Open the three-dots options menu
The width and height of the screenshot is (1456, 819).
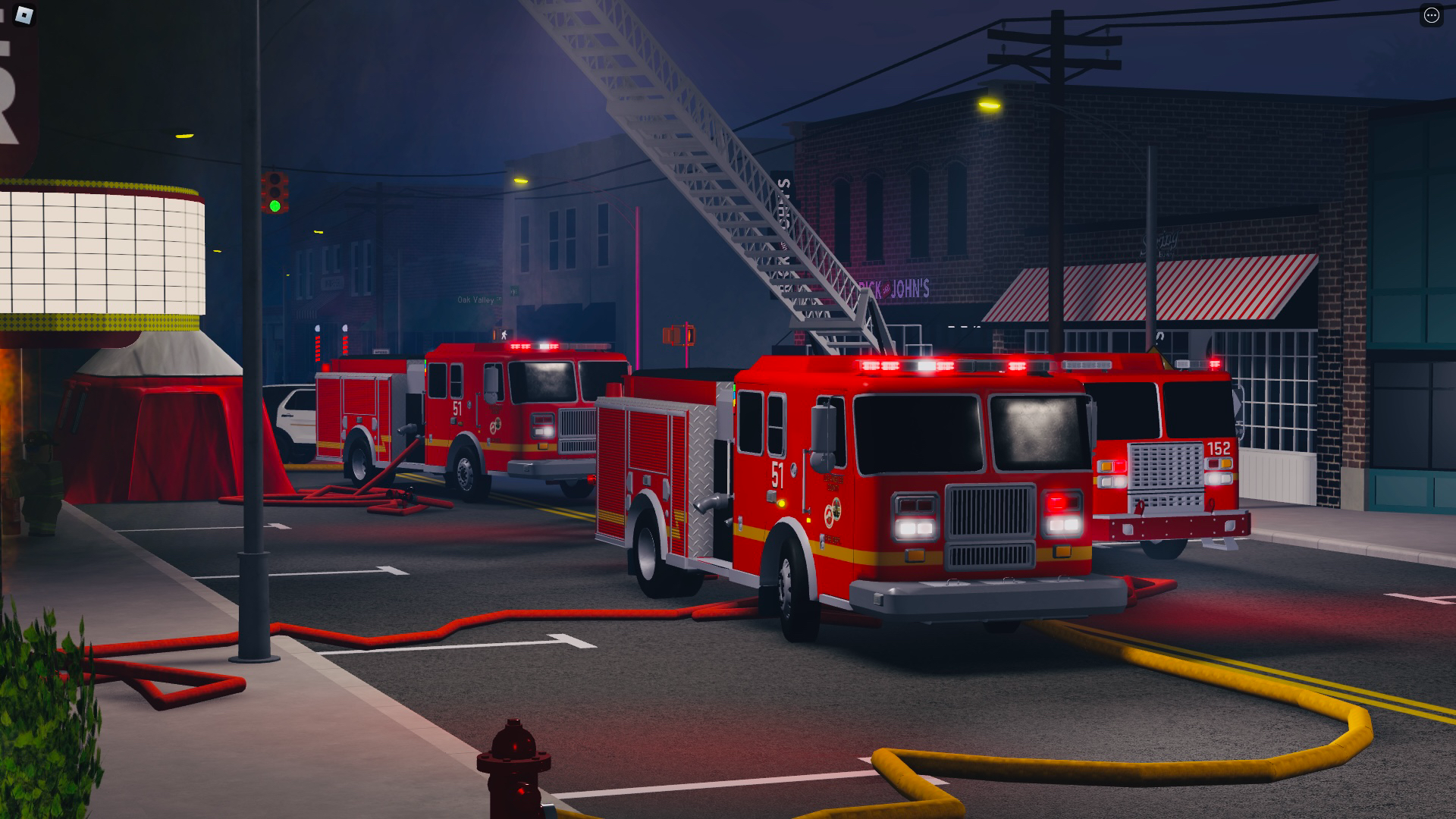click(1431, 16)
